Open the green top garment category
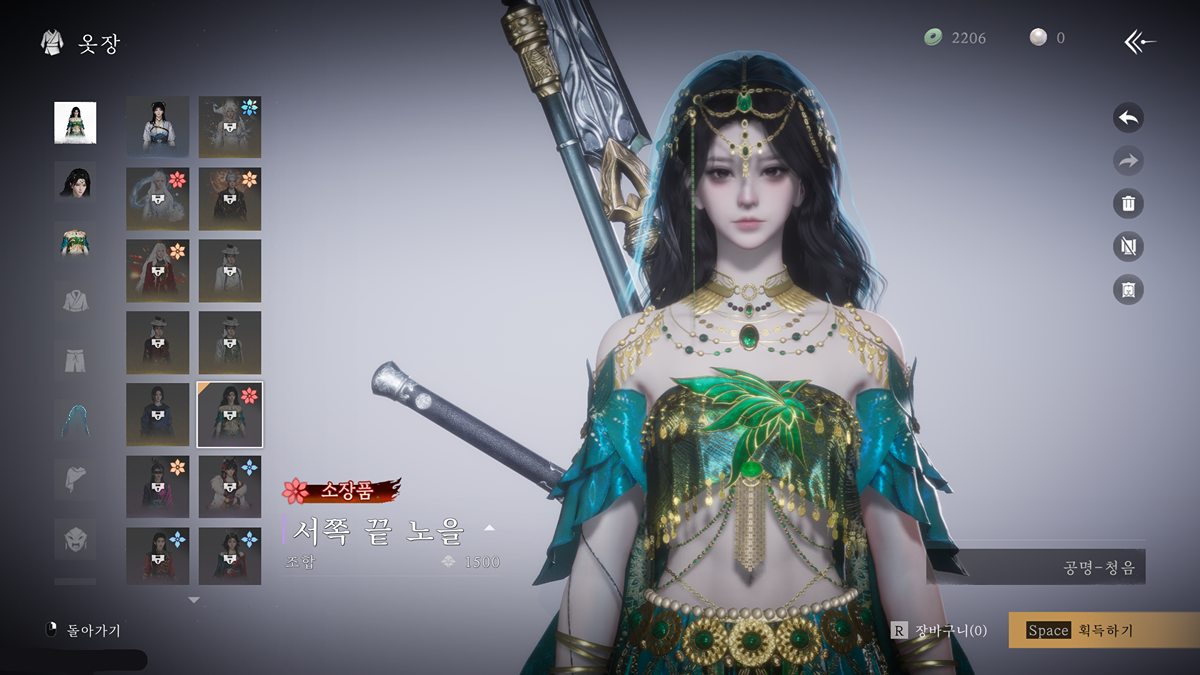The width and height of the screenshot is (1200, 675). point(75,241)
